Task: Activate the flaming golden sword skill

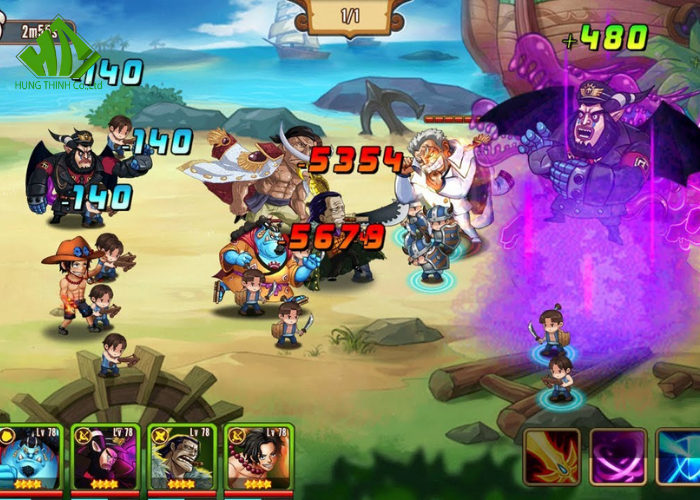Action: 552,458
